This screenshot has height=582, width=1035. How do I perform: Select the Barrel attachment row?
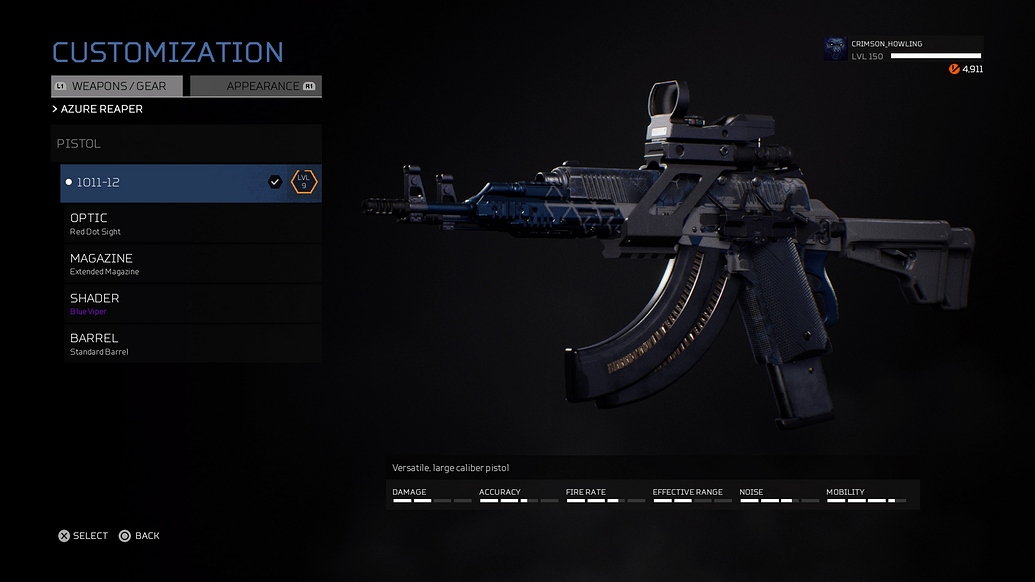pyautogui.click(x=192, y=344)
